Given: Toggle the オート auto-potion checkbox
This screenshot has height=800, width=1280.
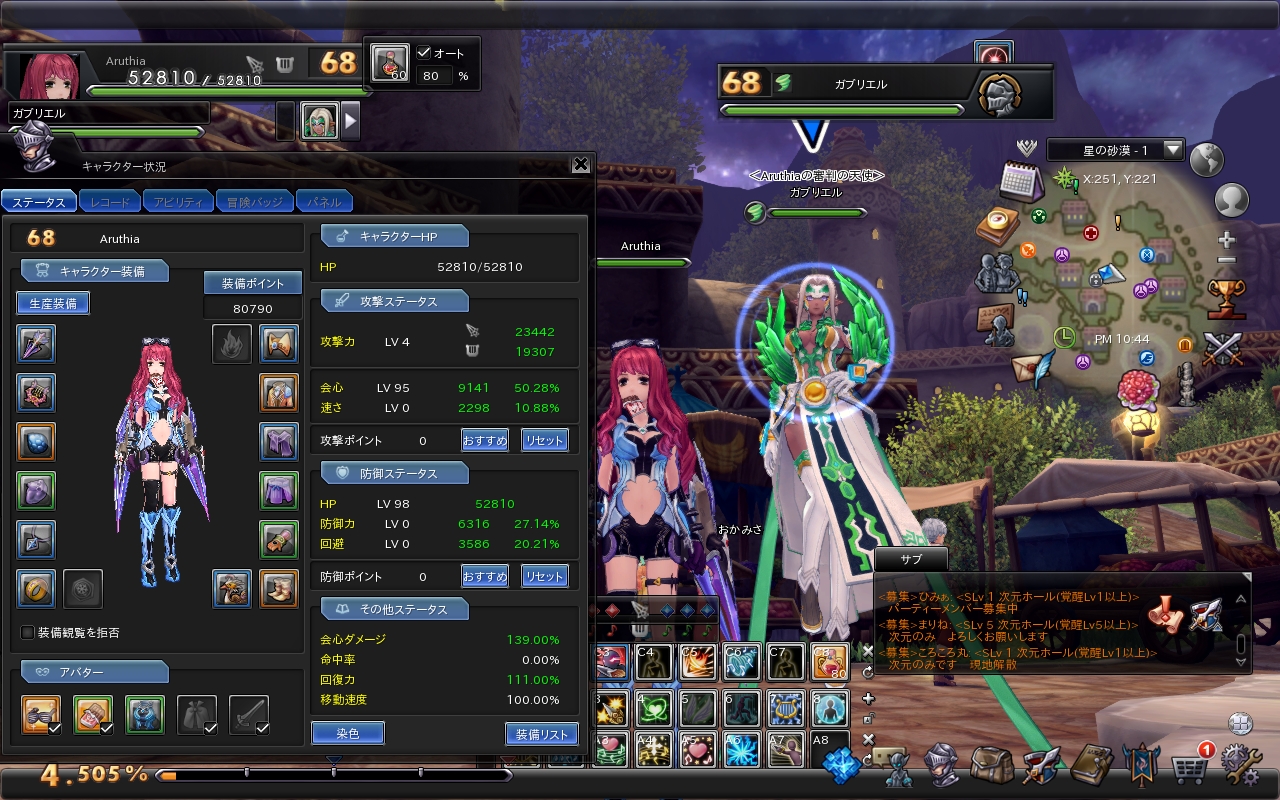Looking at the screenshot, I should coord(424,53).
